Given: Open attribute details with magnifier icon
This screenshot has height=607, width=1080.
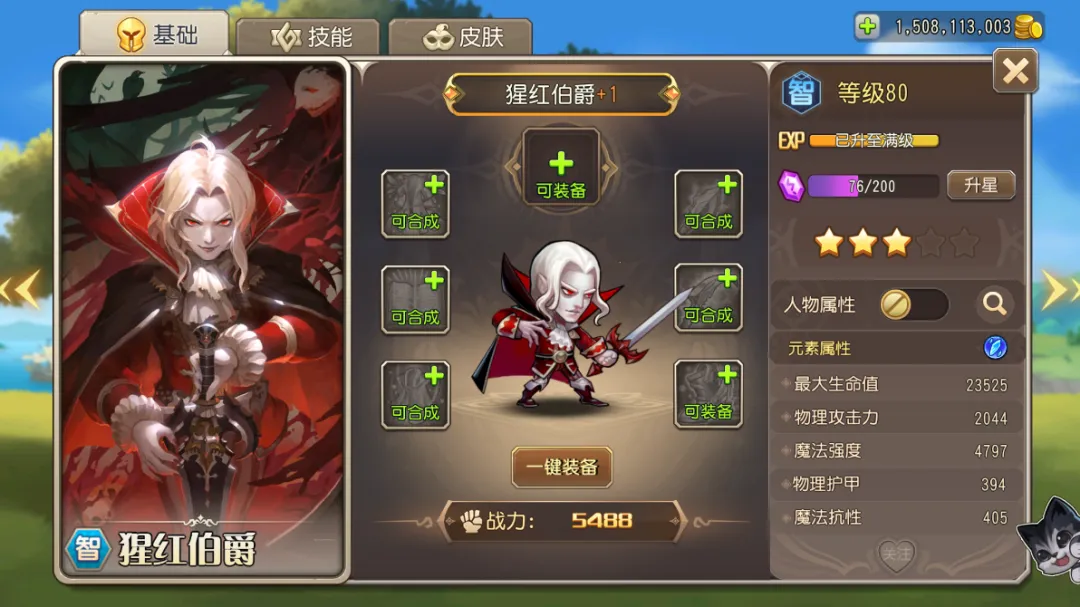Looking at the screenshot, I should (x=993, y=304).
